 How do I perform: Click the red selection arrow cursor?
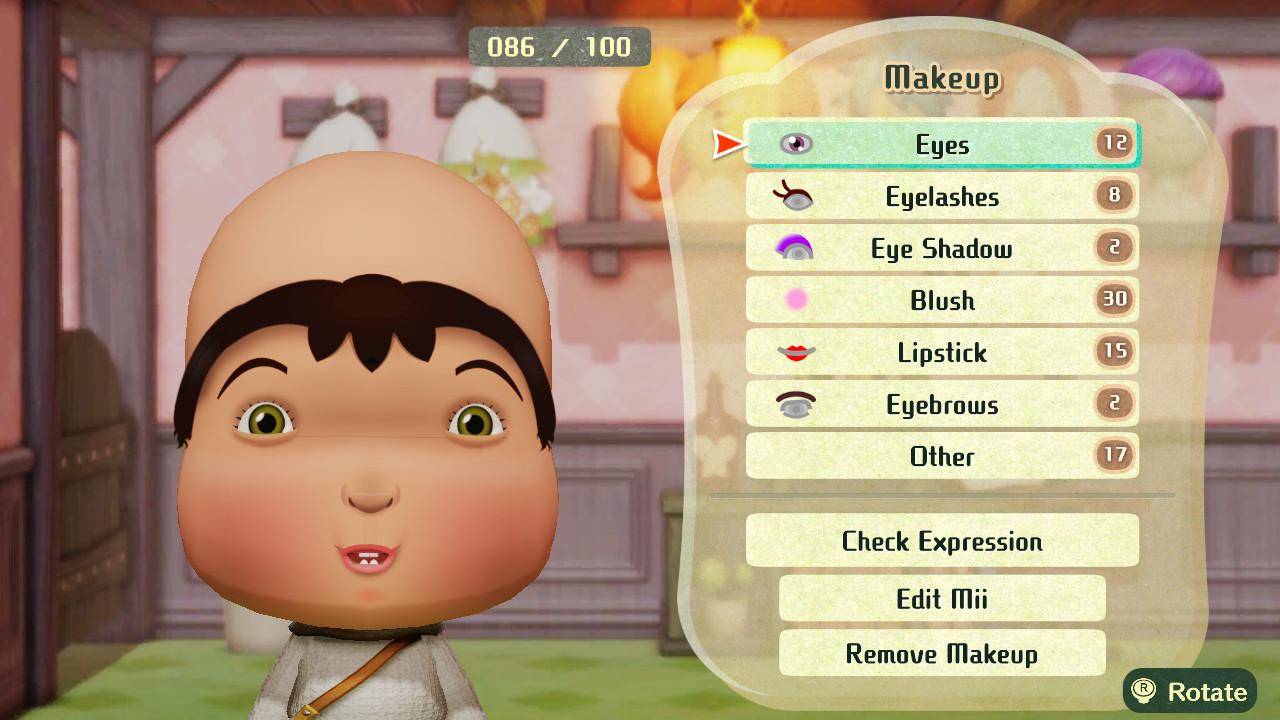tap(725, 145)
